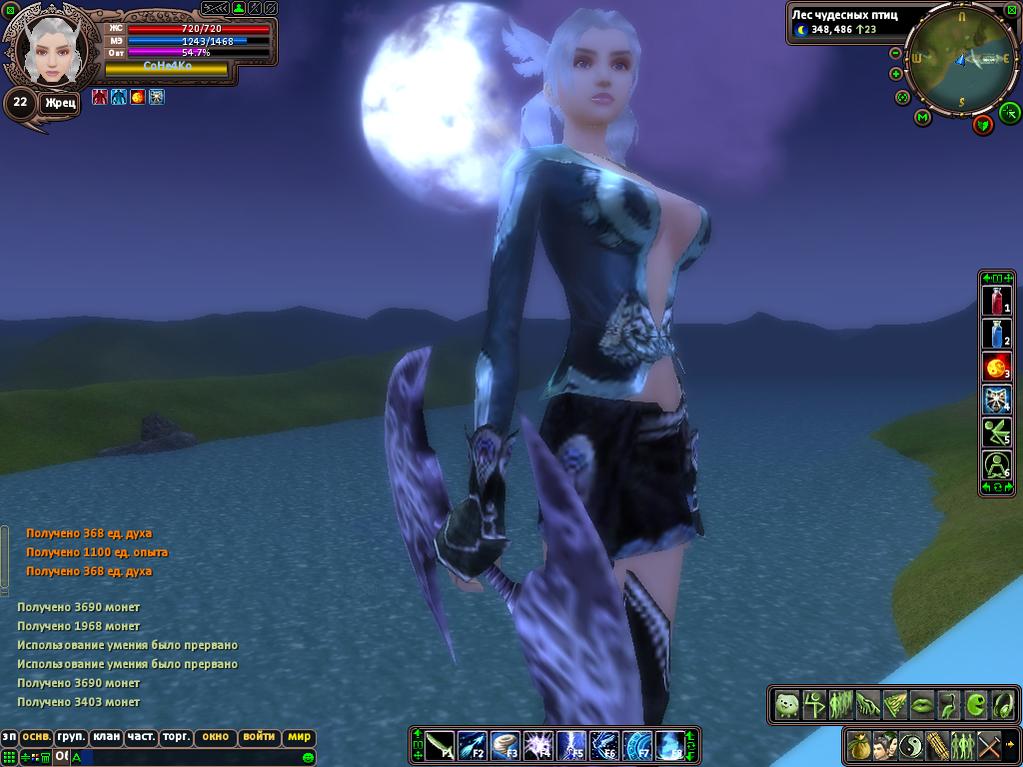Cast the F5 lightning bolt skill

pyautogui.click(x=571, y=746)
